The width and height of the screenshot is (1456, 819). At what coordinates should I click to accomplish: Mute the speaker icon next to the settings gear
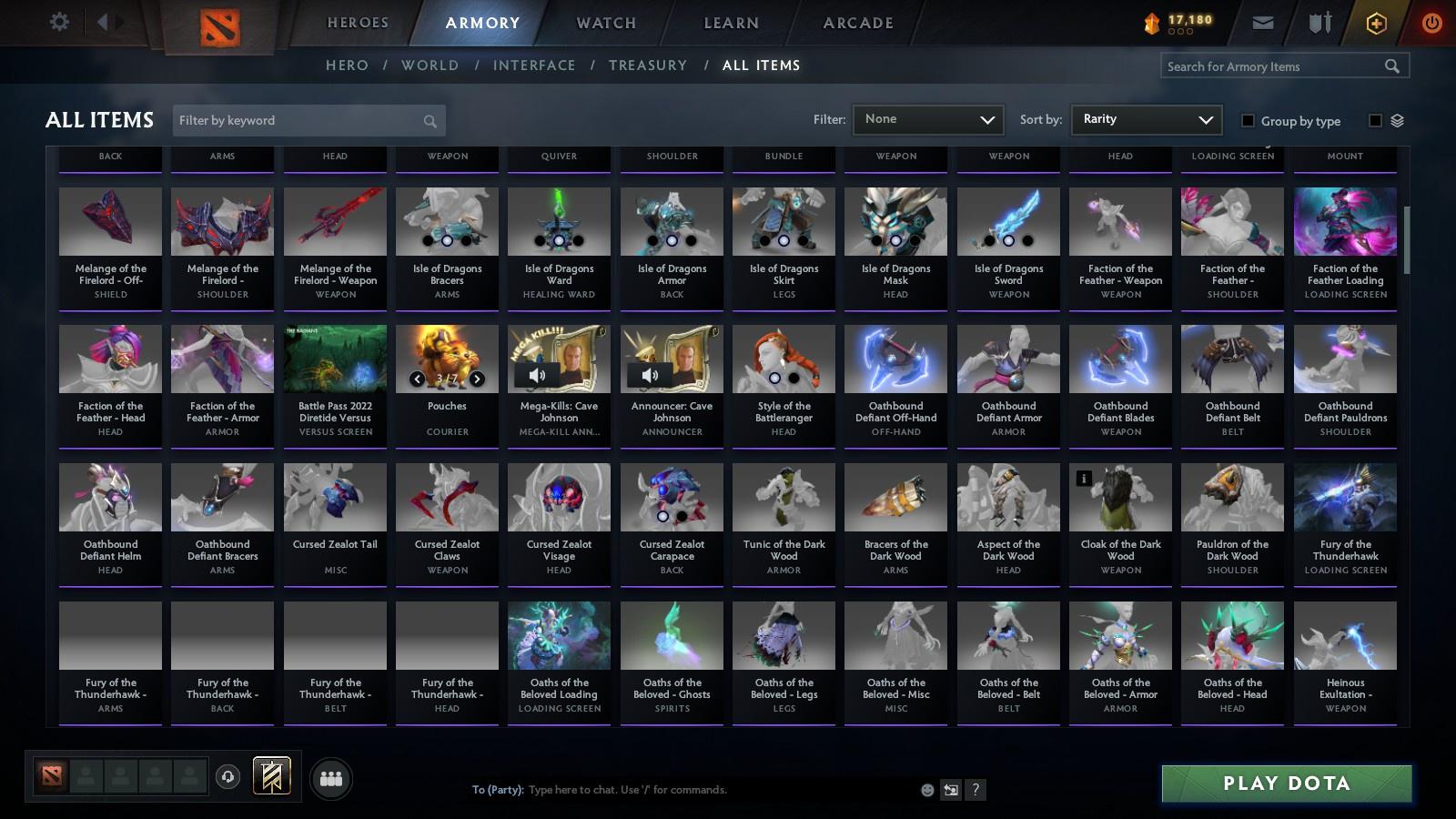[x=107, y=22]
